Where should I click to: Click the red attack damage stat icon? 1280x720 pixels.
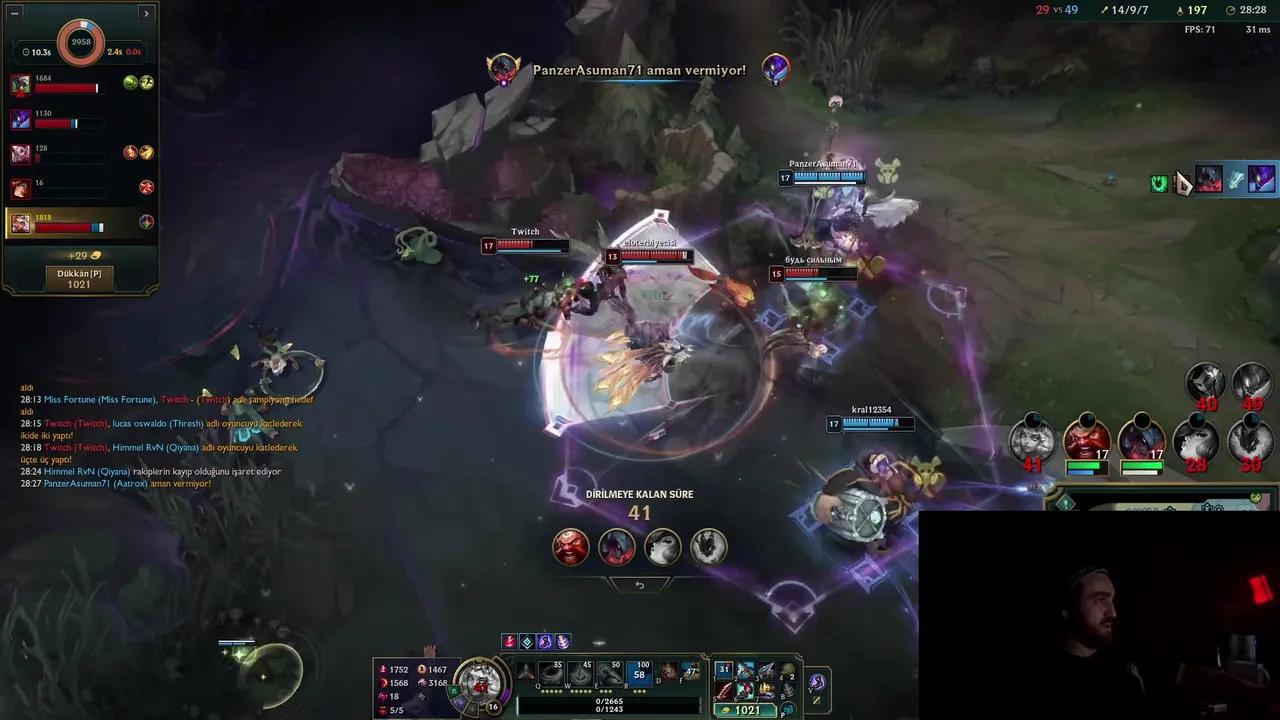pos(385,669)
